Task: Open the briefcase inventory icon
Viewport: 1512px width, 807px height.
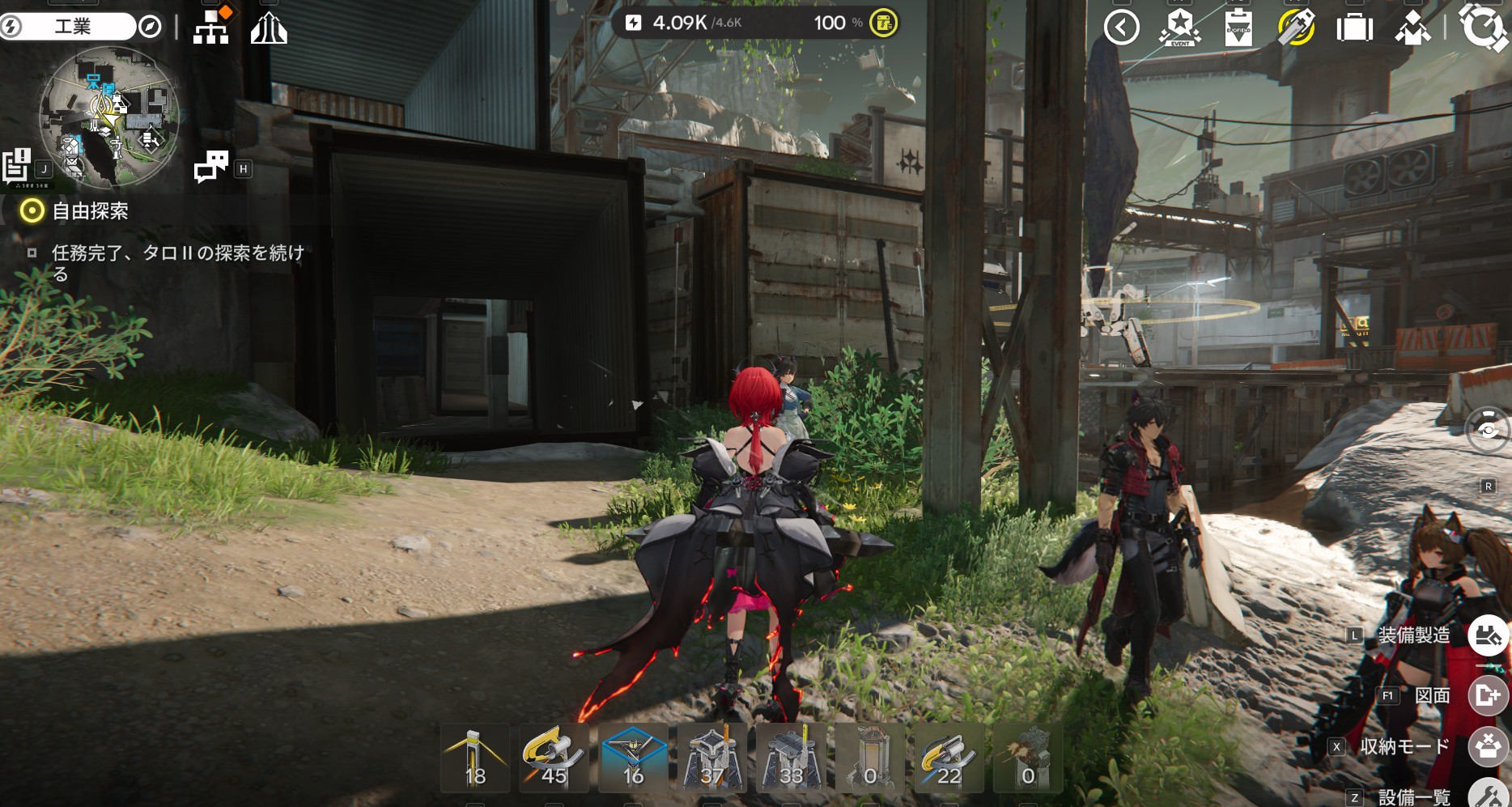Action: pyautogui.click(x=1354, y=28)
